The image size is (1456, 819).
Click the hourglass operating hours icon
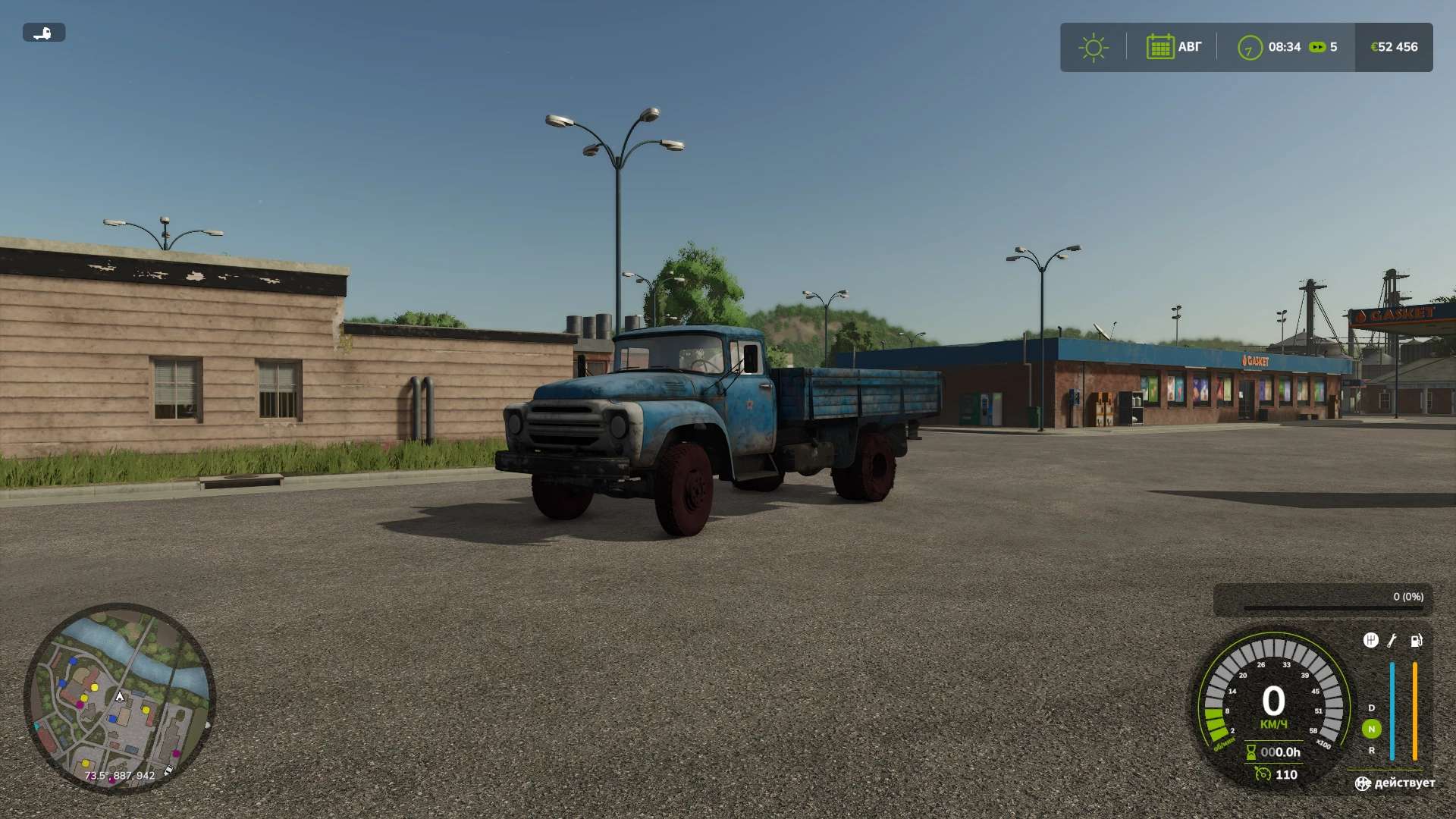pyautogui.click(x=1251, y=752)
